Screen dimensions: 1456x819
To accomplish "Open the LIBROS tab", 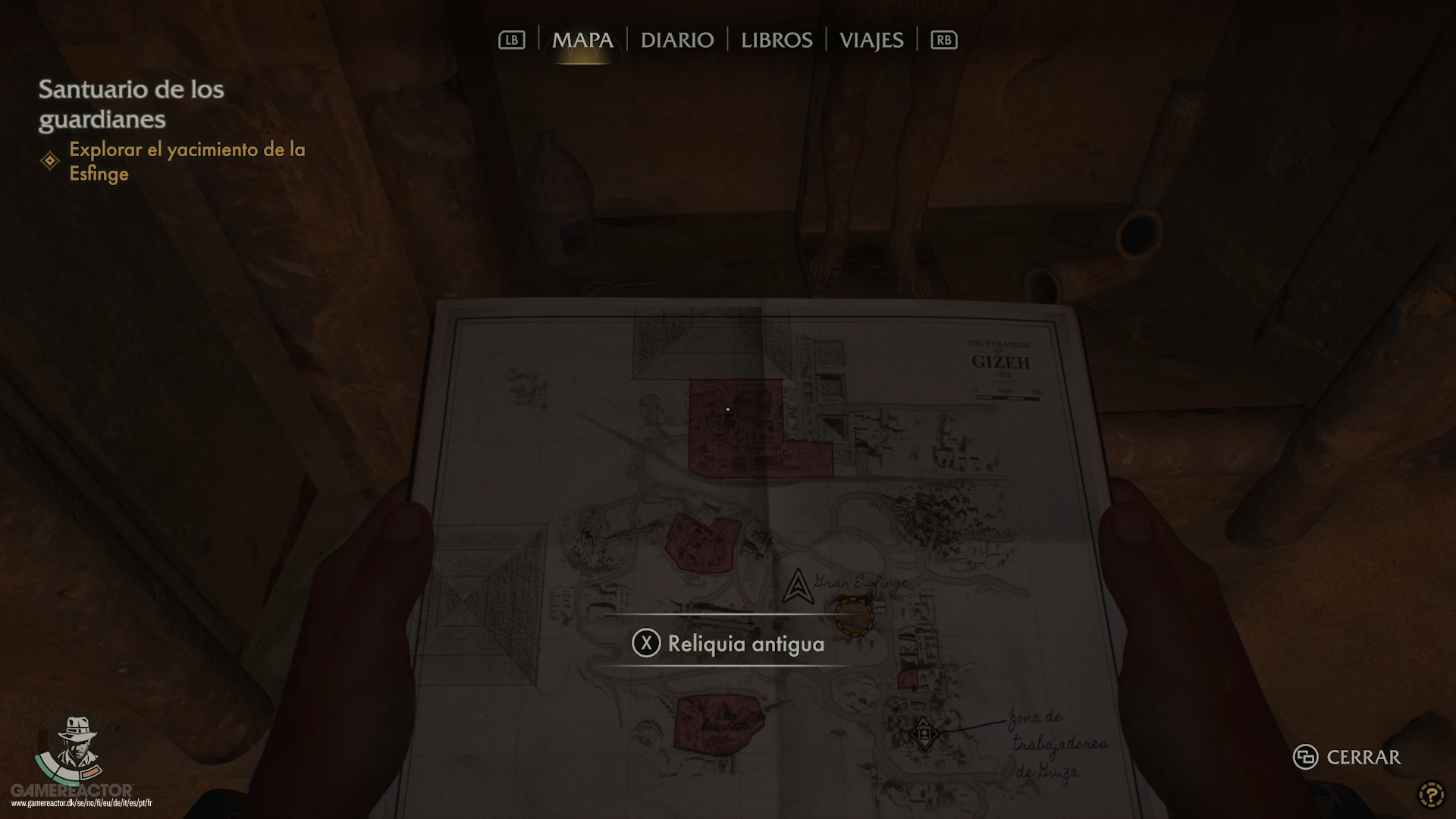I will [776, 40].
